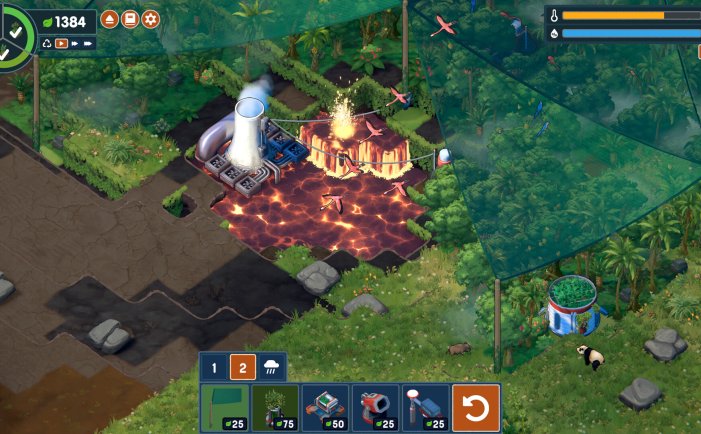Viewport: 701px width, 434px height.
Task: Open the settings gear menu
Action: pos(151,19)
